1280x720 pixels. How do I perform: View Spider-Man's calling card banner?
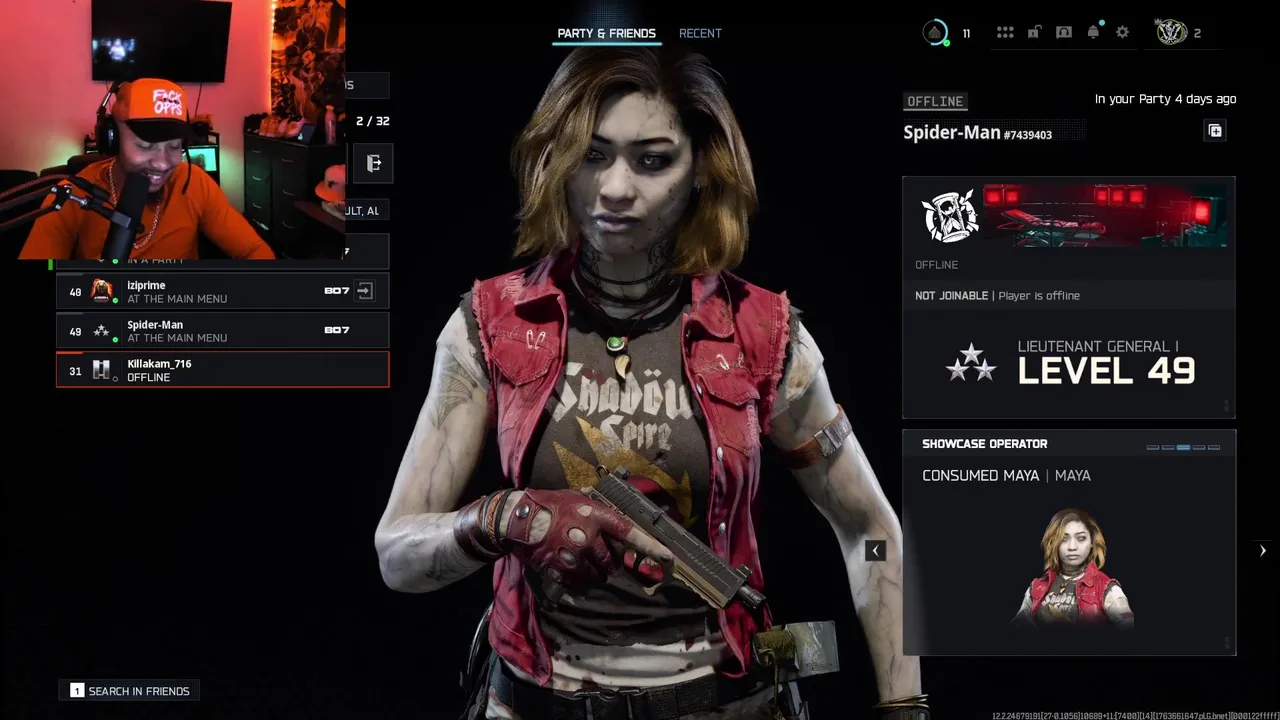1104,215
